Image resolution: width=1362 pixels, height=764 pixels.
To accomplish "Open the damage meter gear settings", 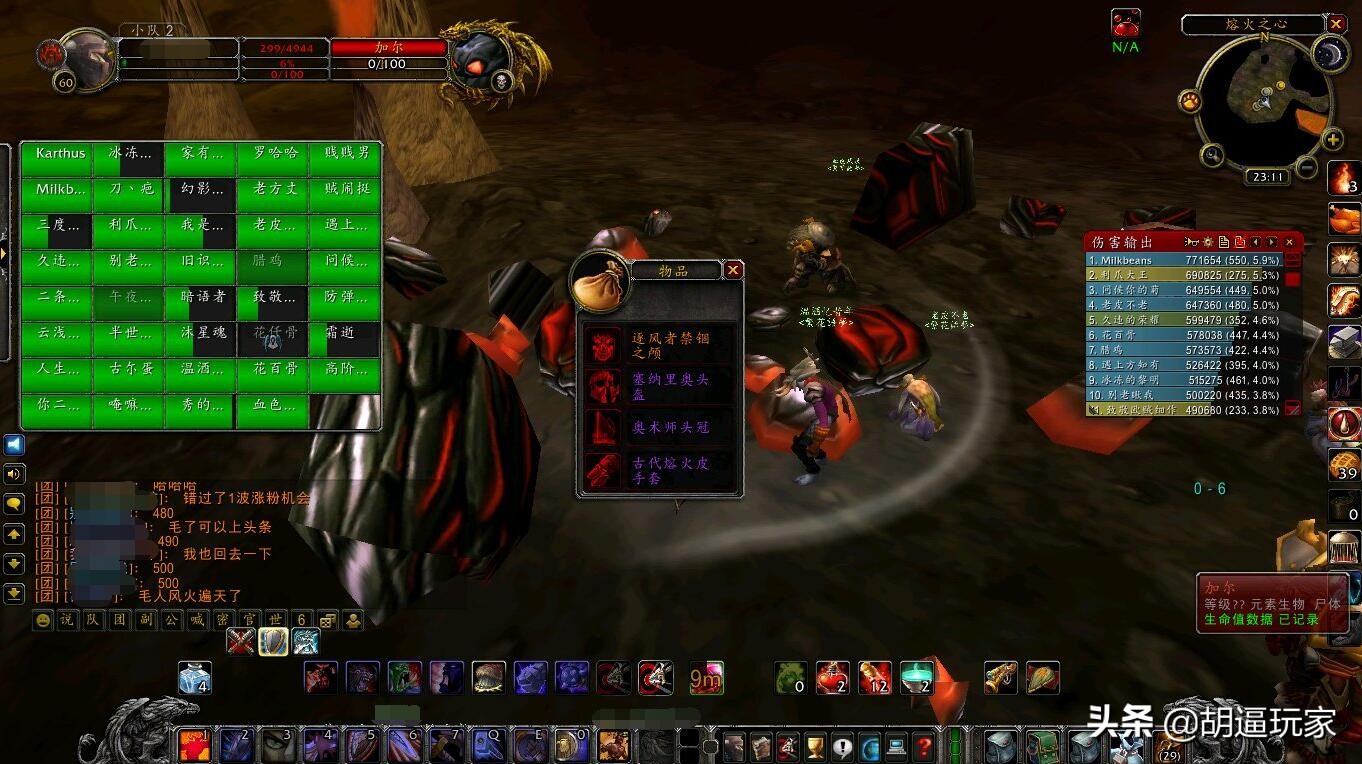I will (1207, 242).
